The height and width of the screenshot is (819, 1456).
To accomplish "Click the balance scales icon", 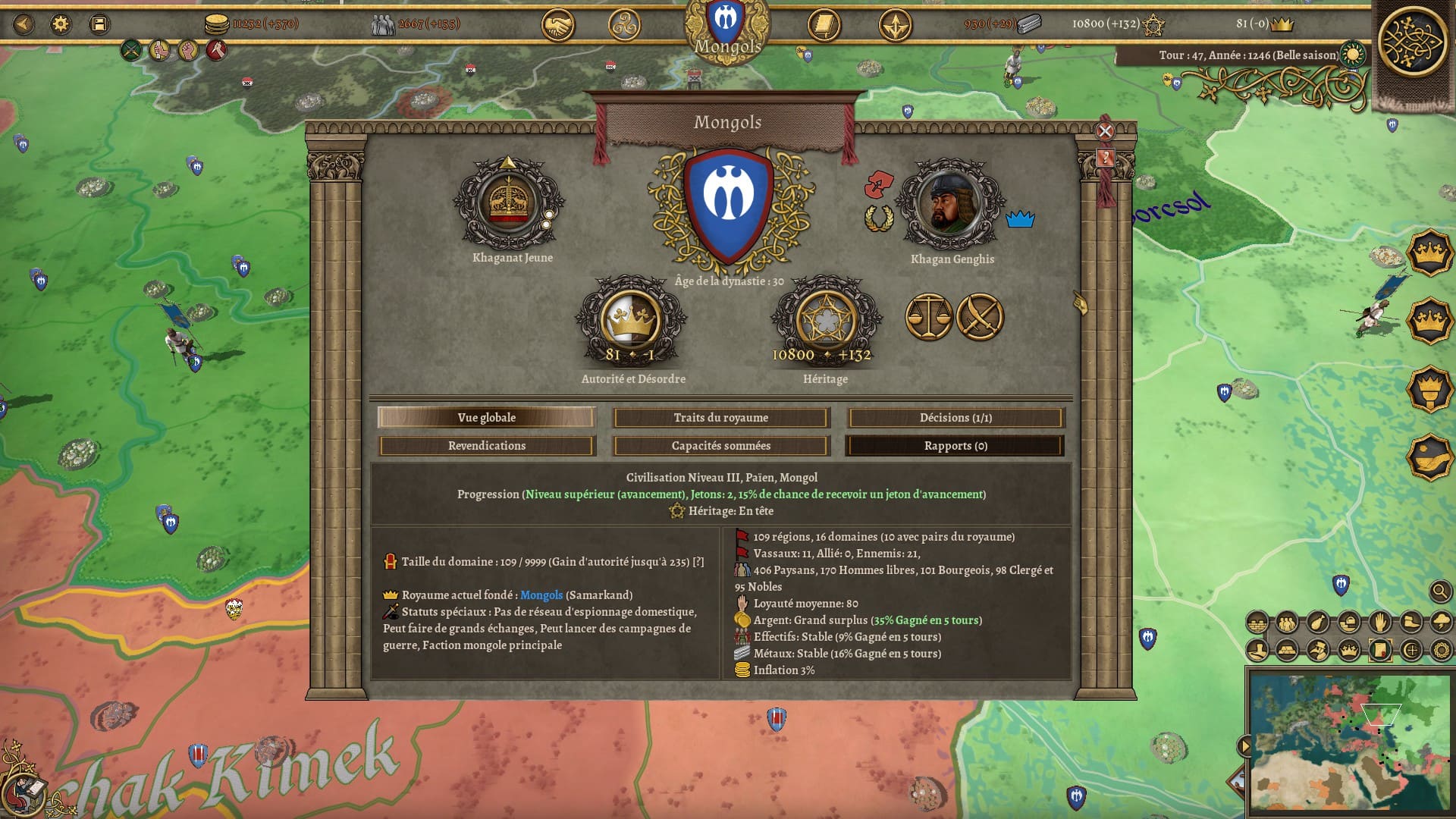I will click(929, 317).
